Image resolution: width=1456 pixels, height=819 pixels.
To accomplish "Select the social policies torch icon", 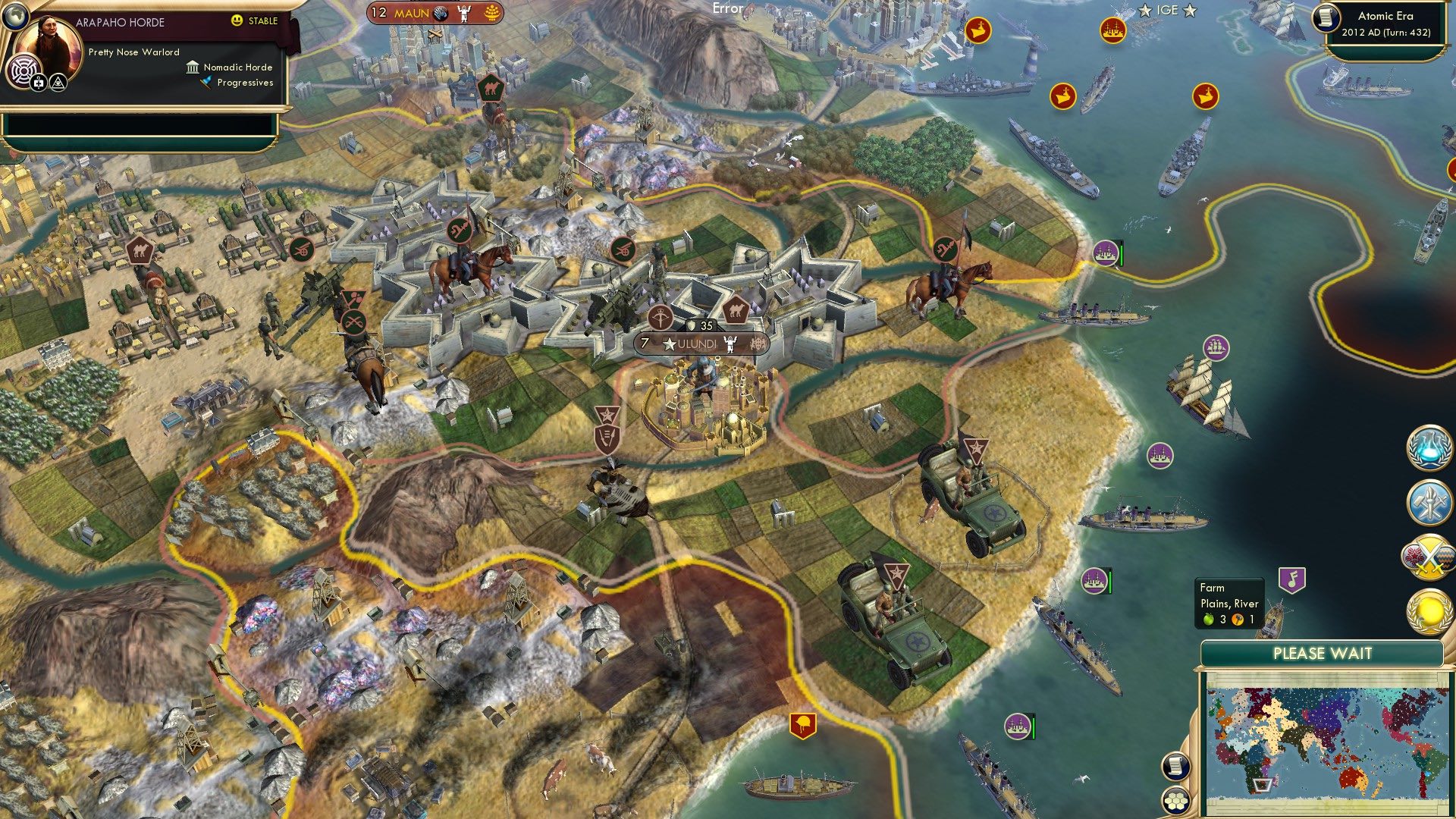I will click(1430, 501).
